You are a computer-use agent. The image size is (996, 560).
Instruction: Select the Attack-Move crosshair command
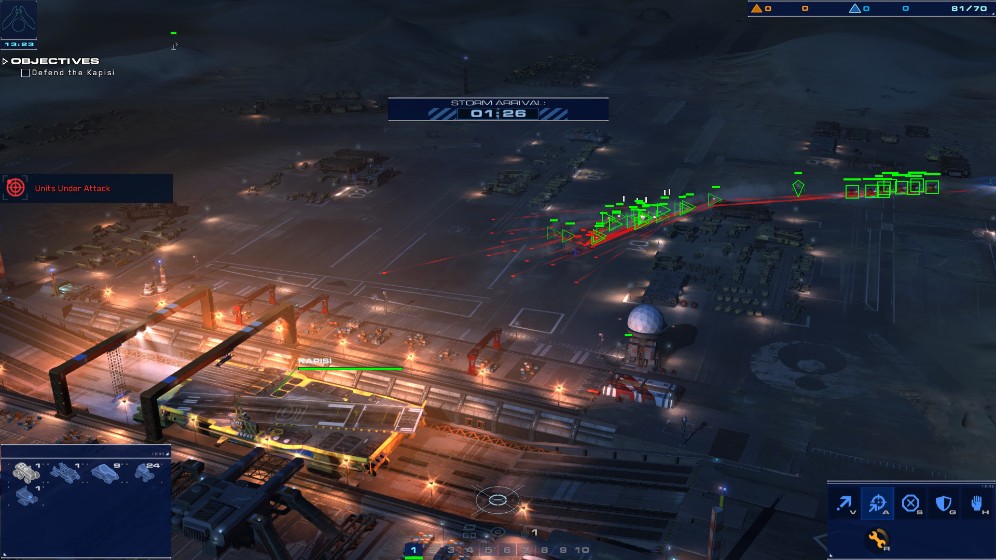click(879, 504)
